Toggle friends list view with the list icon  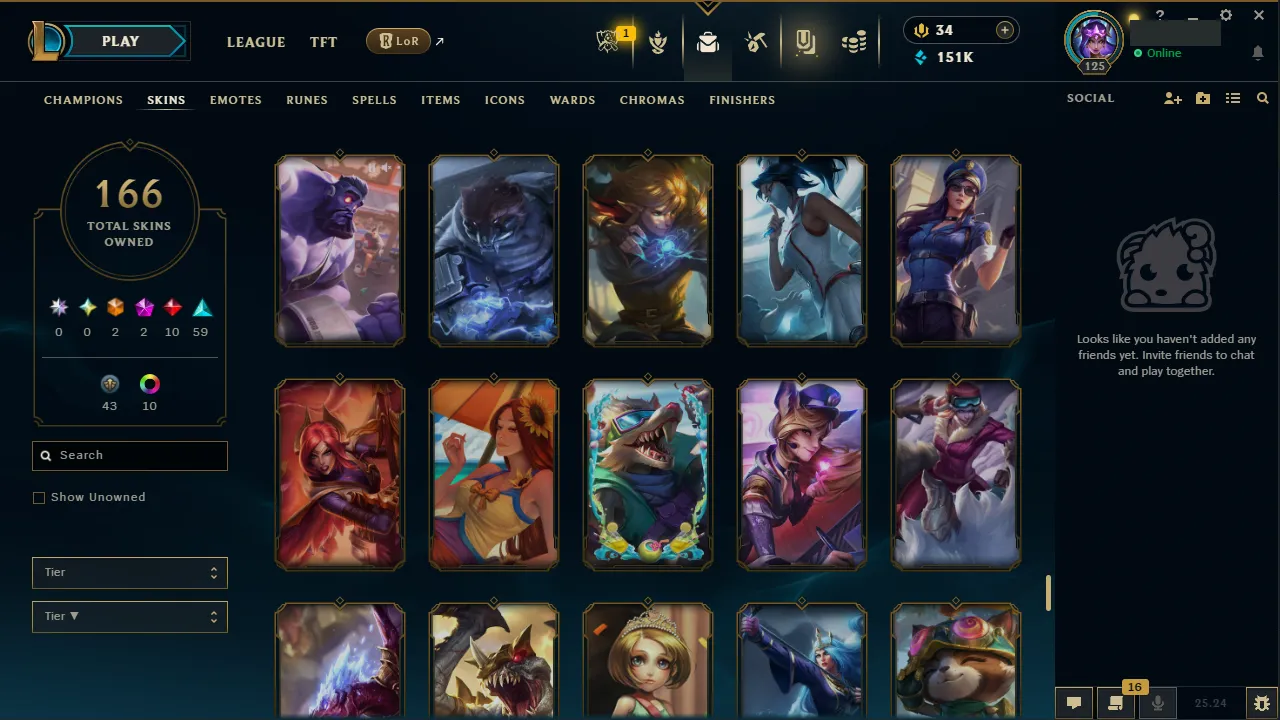click(1233, 98)
